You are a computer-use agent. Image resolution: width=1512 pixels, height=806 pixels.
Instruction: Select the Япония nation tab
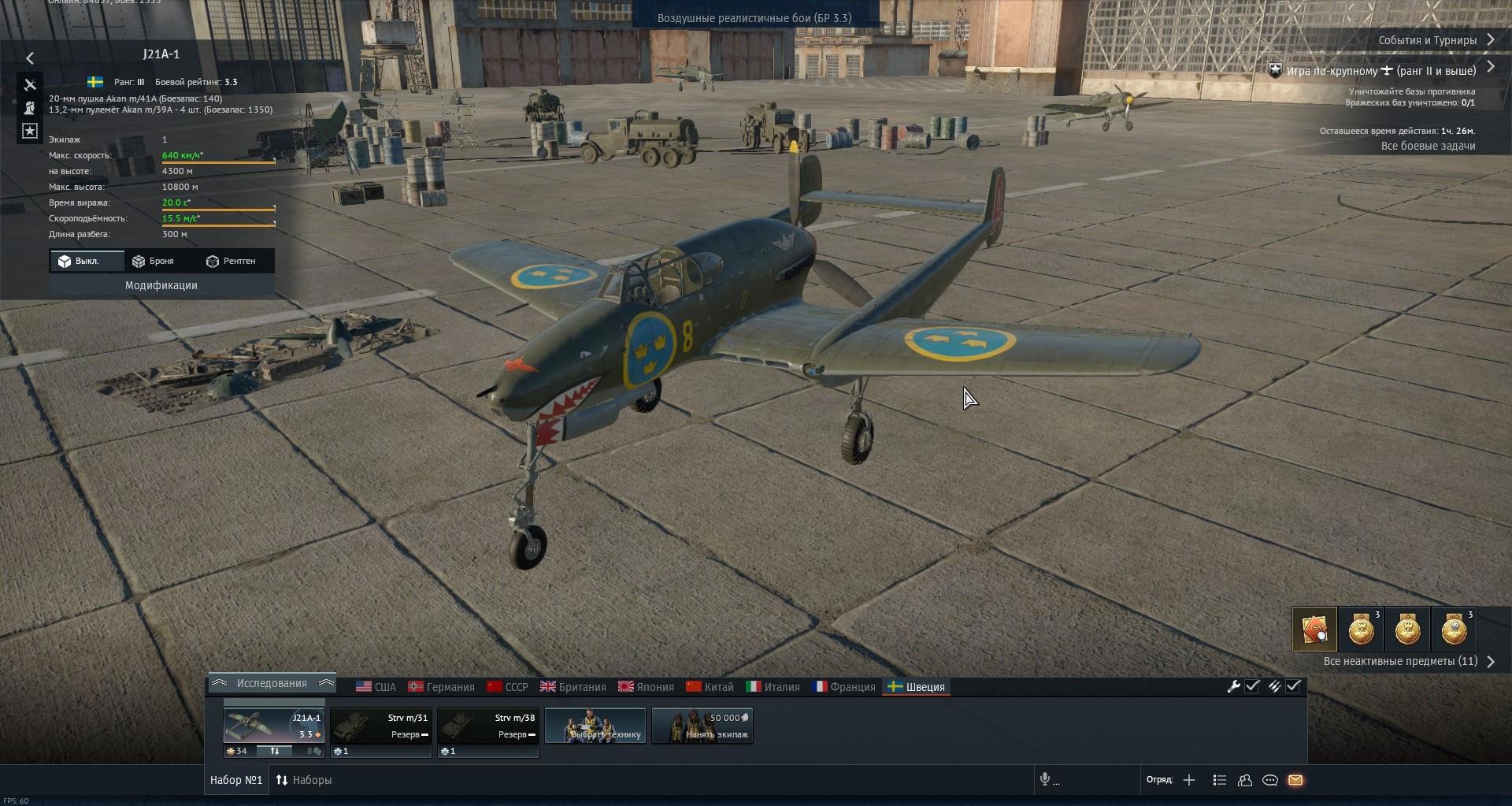click(647, 687)
